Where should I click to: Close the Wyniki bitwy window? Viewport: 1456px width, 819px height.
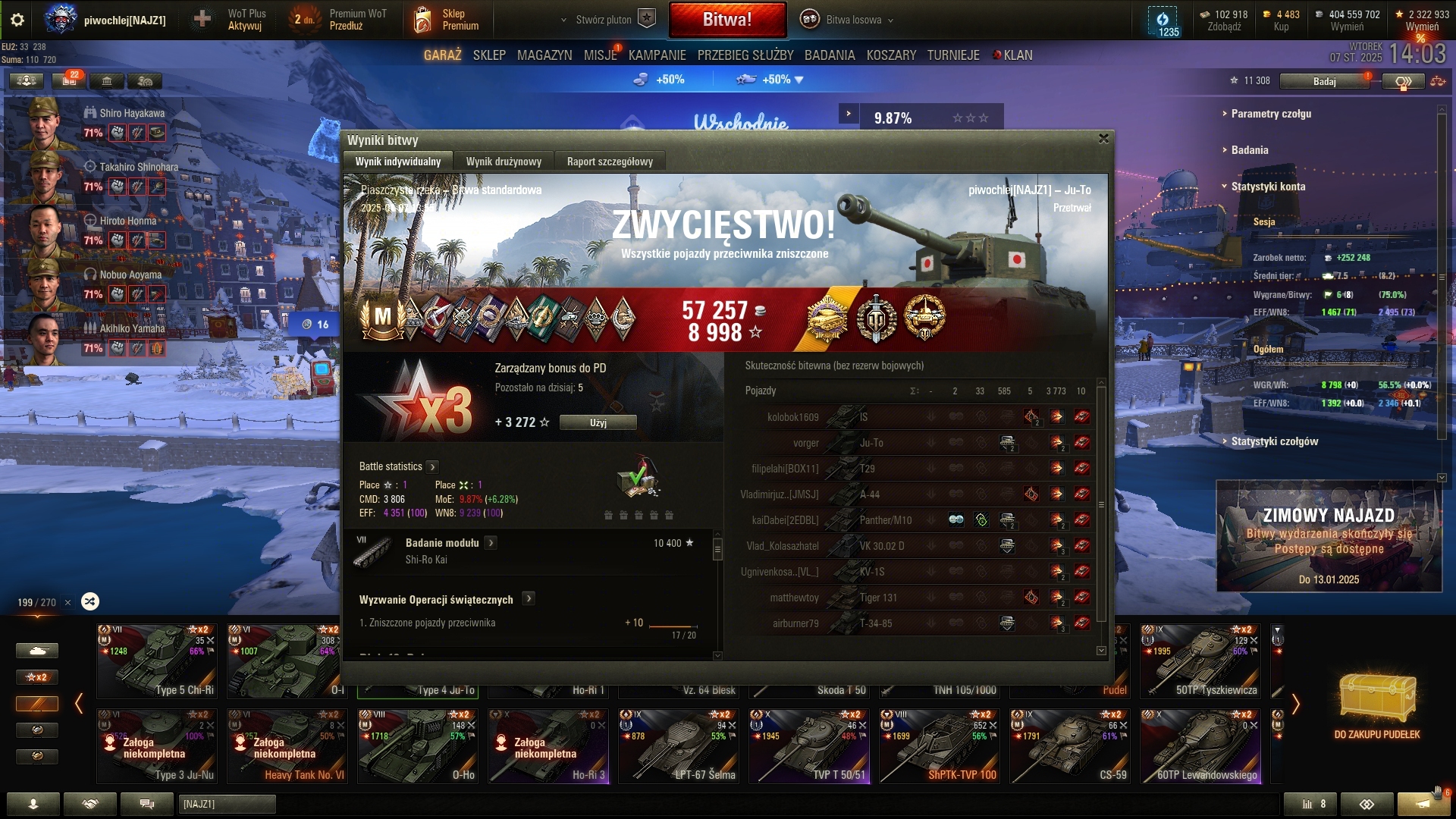pyautogui.click(x=1103, y=139)
